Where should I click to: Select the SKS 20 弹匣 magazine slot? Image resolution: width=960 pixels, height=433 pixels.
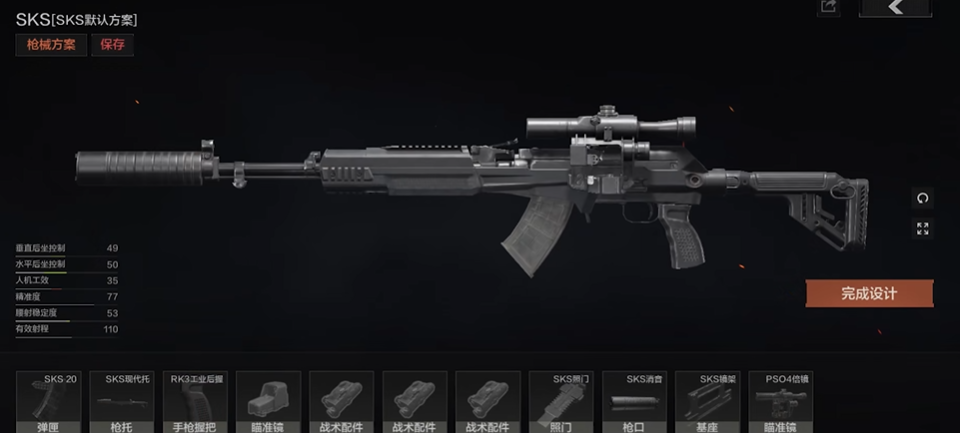(x=50, y=402)
